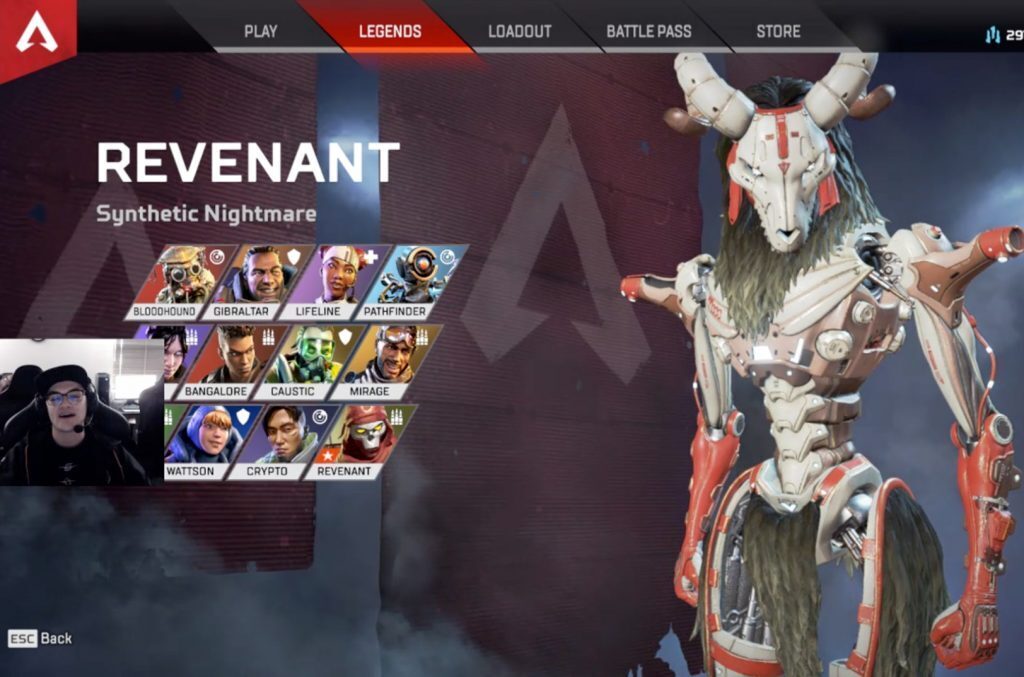Choose the Bangalore legend tile
Viewport: 1024px width, 677px height.
coord(222,361)
